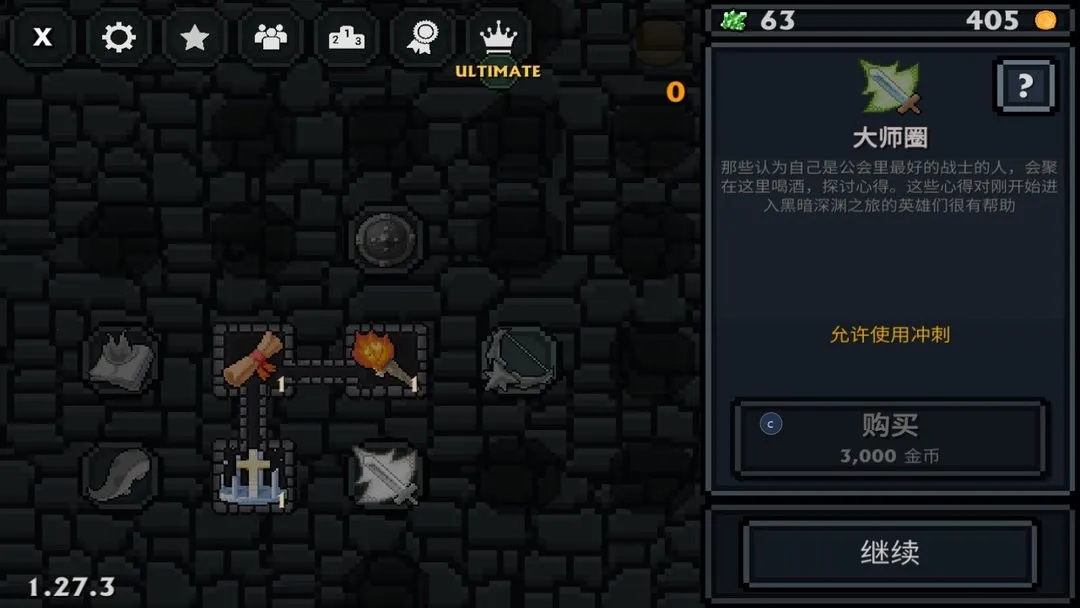The height and width of the screenshot is (608, 1080).
Task: Open the leaderboard podium screen
Action: tap(346, 38)
